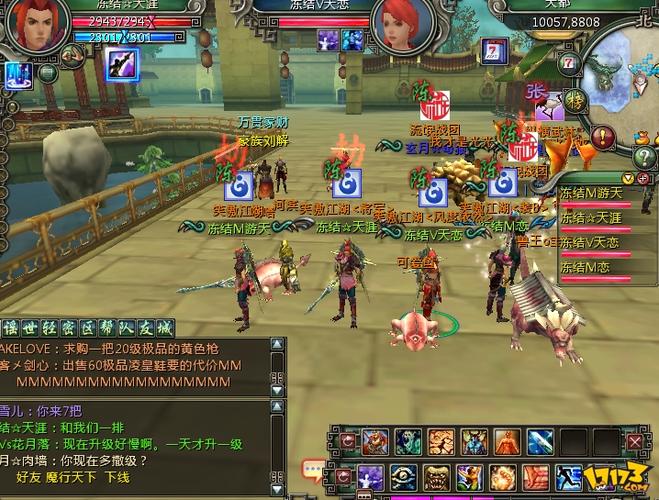Click the red exclamation mark button
The image size is (659, 500).
pyautogui.click(x=602, y=137)
